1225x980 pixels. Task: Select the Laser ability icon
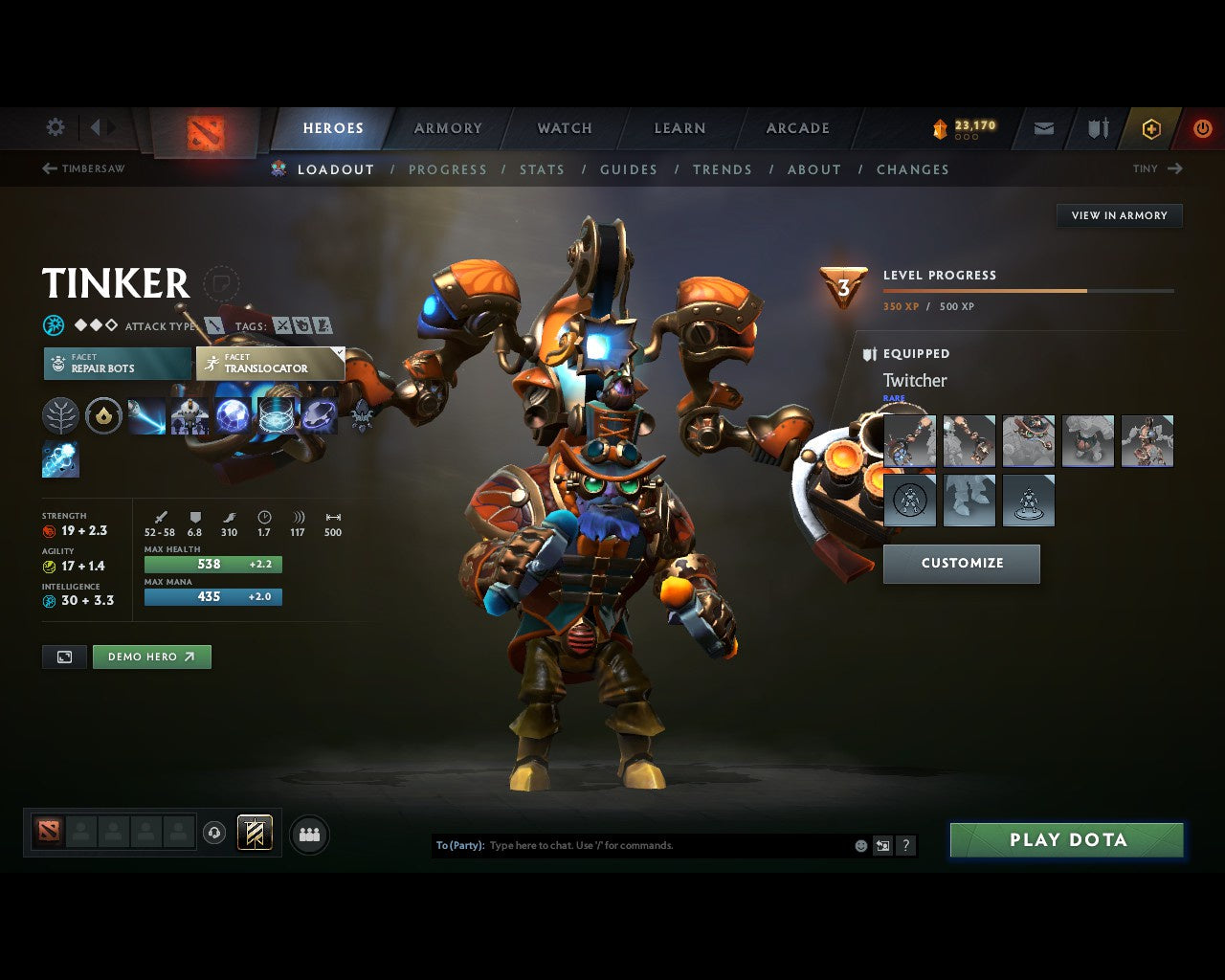coord(147,416)
